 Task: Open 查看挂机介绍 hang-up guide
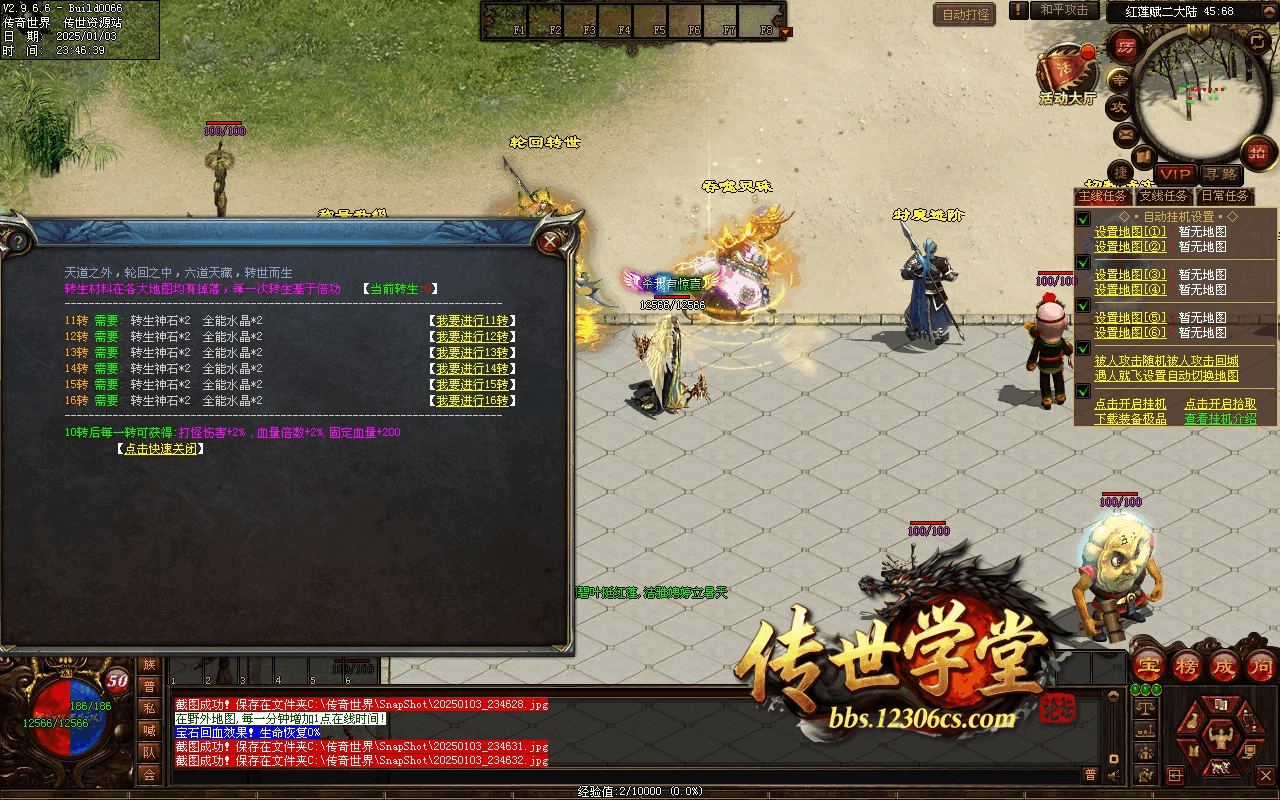[1220, 419]
